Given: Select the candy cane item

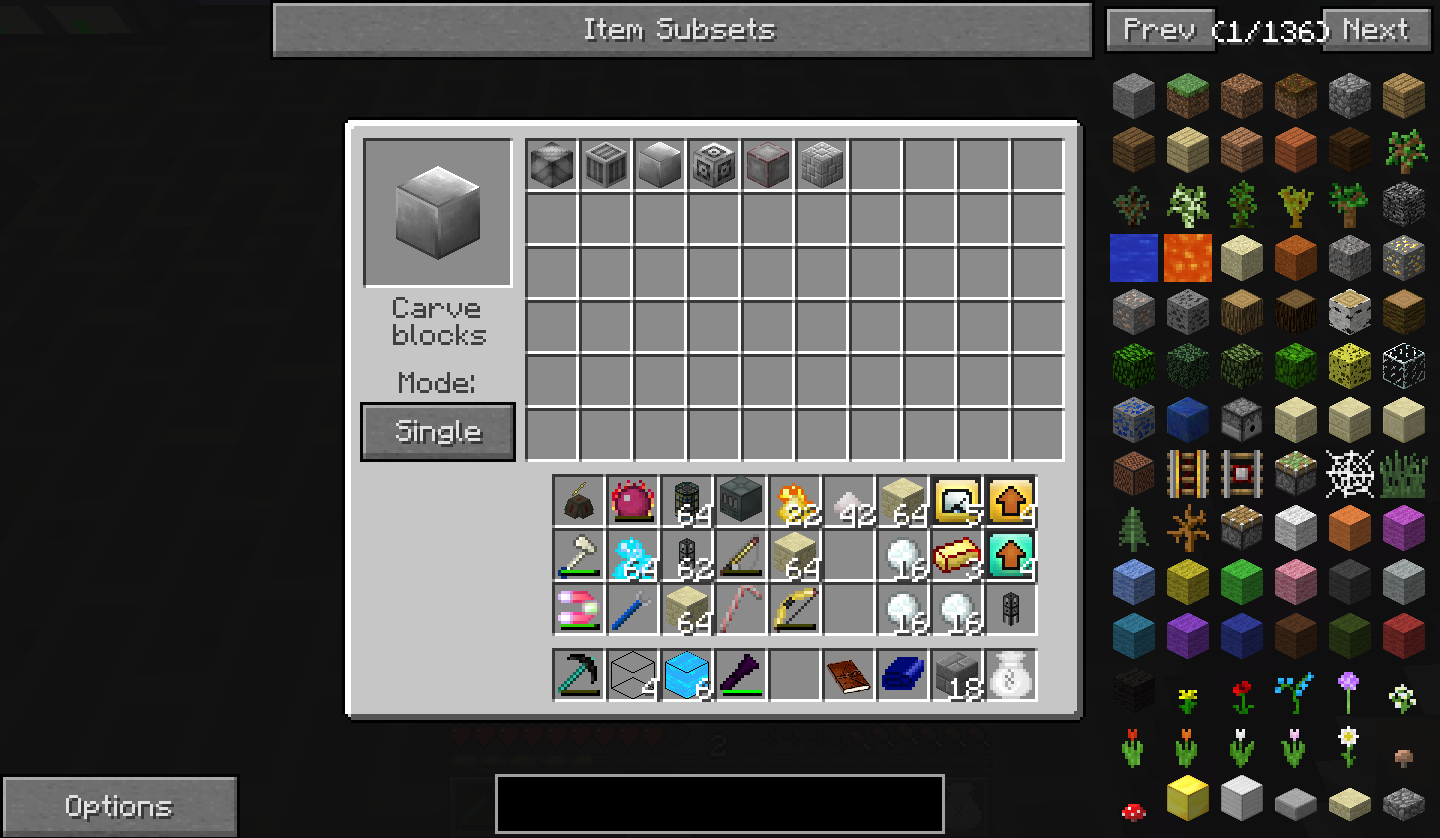Looking at the screenshot, I should [x=741, y=609].
